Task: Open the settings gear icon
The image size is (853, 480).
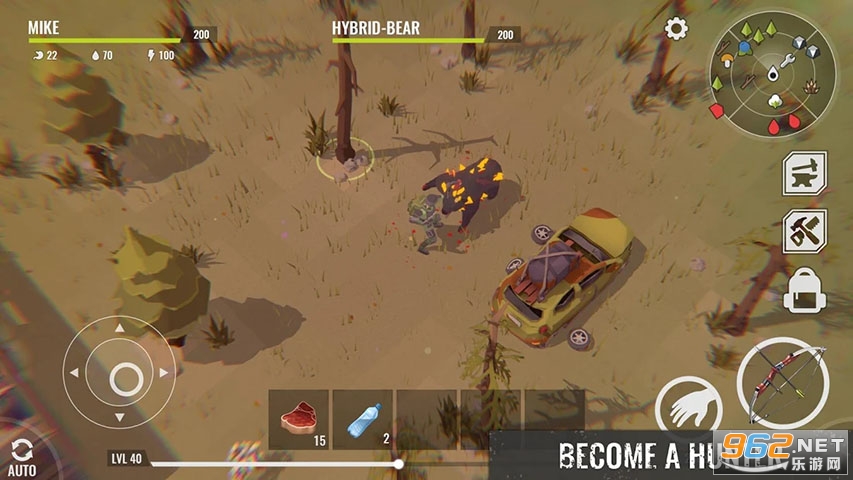Action: click(x=677, y=28)
